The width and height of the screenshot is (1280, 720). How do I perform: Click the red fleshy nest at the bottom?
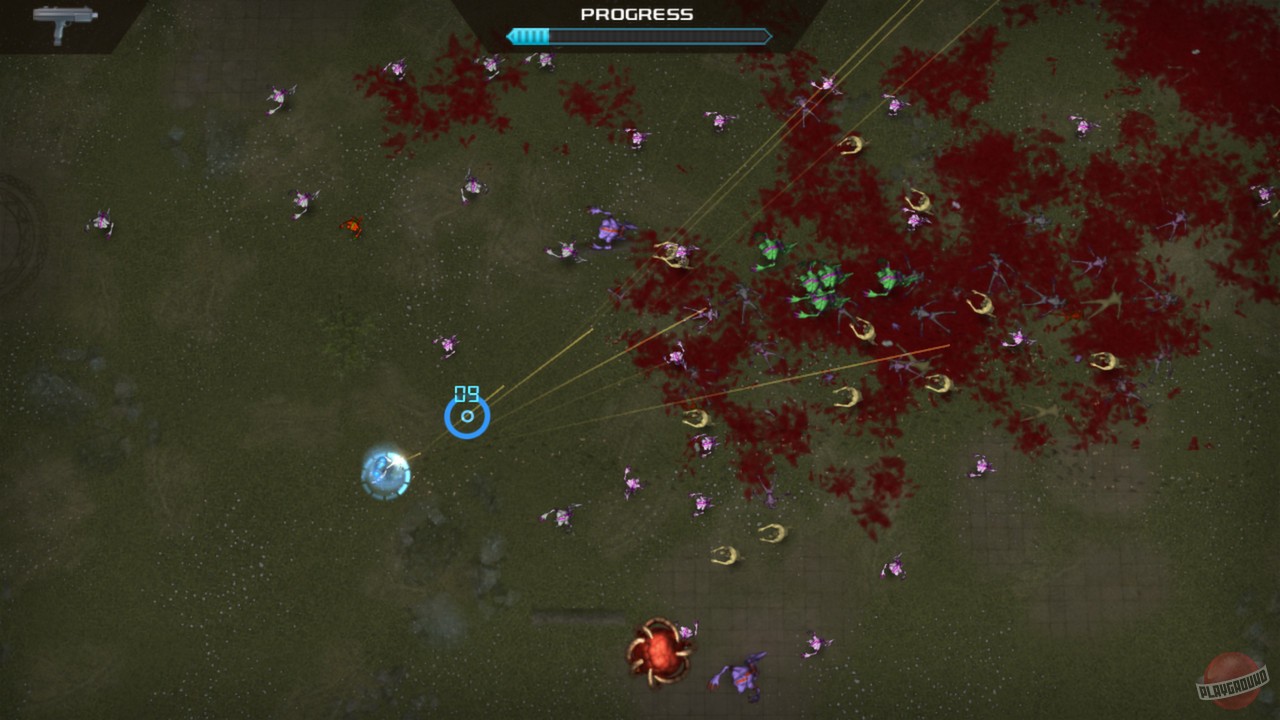pos(660,655)
